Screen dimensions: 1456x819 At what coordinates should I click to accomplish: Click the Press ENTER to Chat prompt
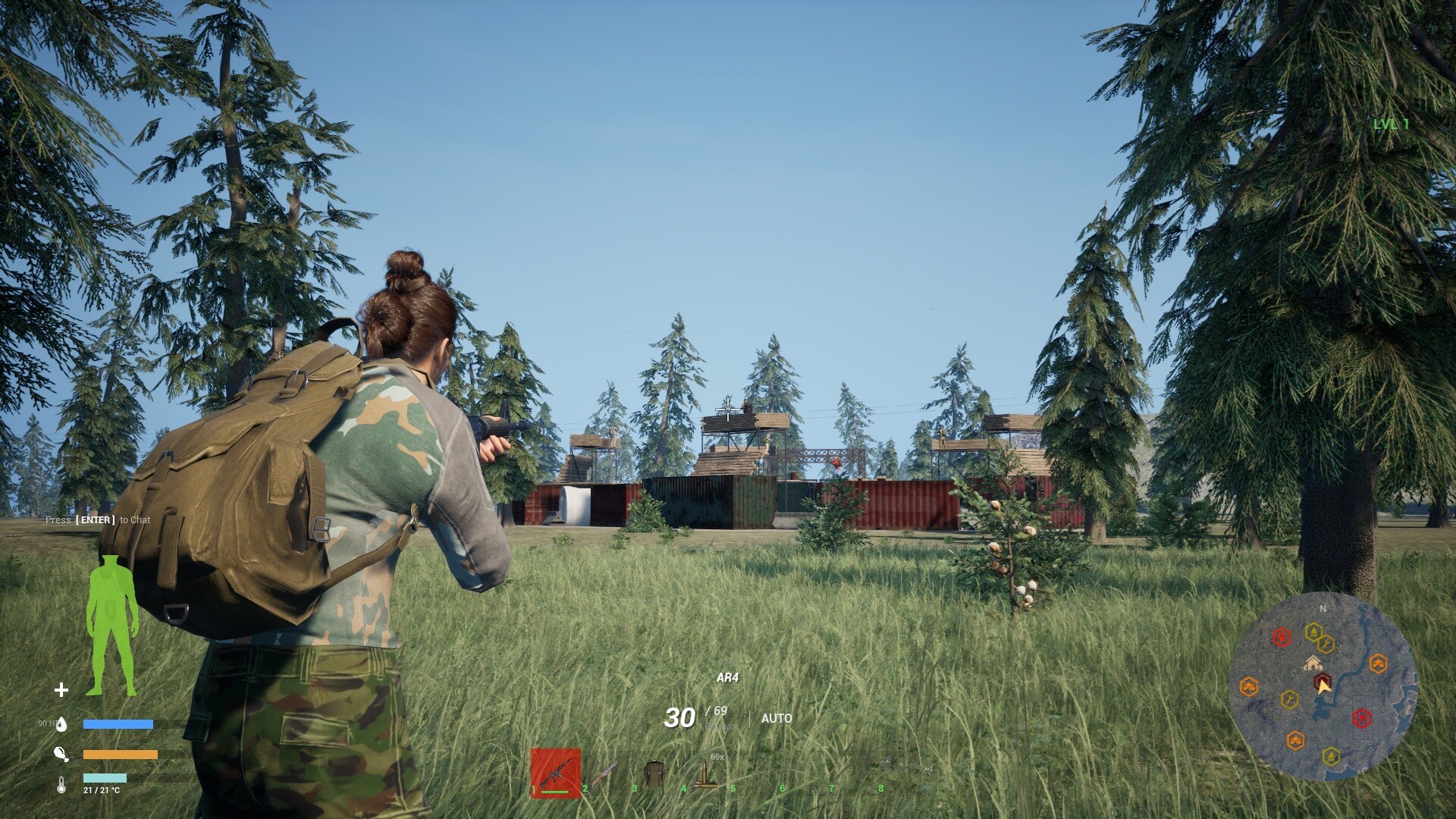[x=97, y=520]
